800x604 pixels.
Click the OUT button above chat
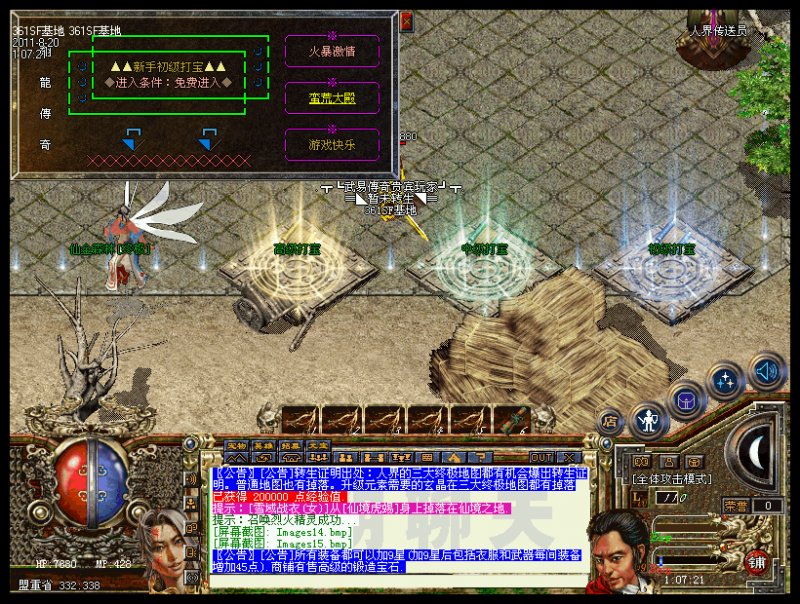click(x=541, y=456)
